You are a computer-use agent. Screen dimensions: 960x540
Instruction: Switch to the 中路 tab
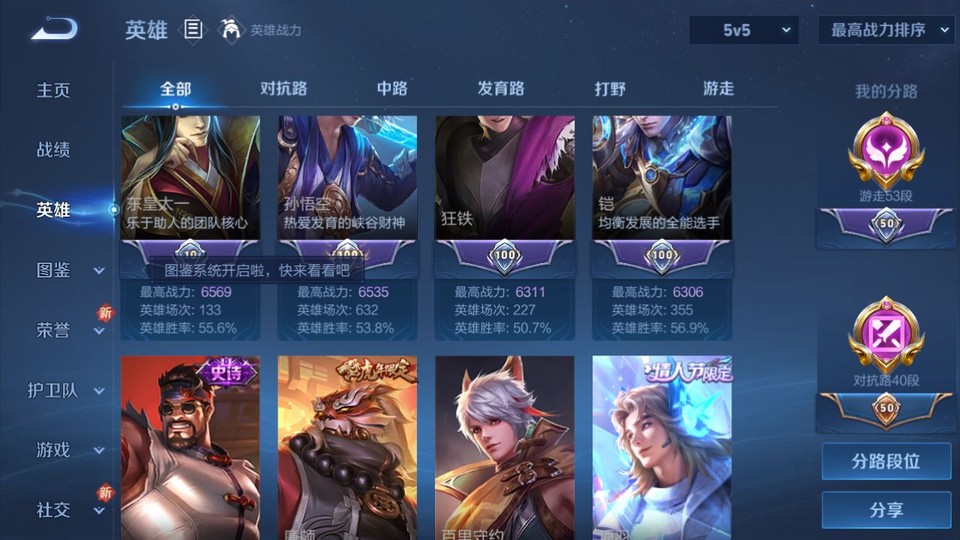[392, 88]
